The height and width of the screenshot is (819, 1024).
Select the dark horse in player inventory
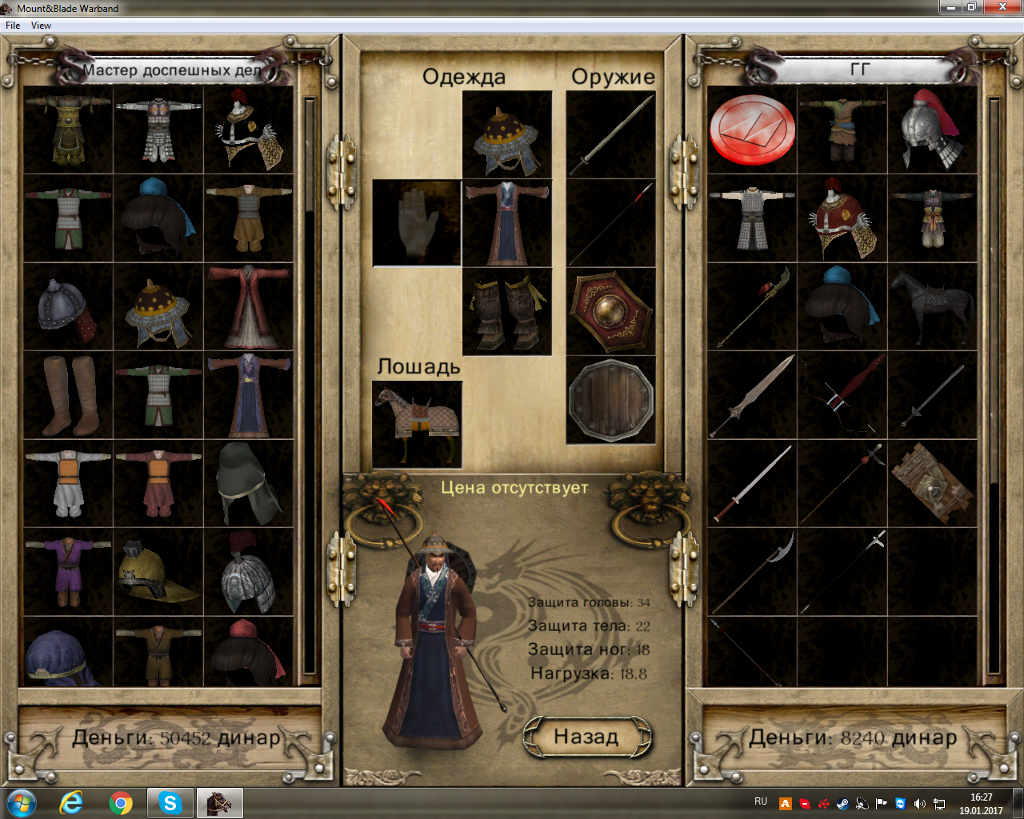[932, 306]
